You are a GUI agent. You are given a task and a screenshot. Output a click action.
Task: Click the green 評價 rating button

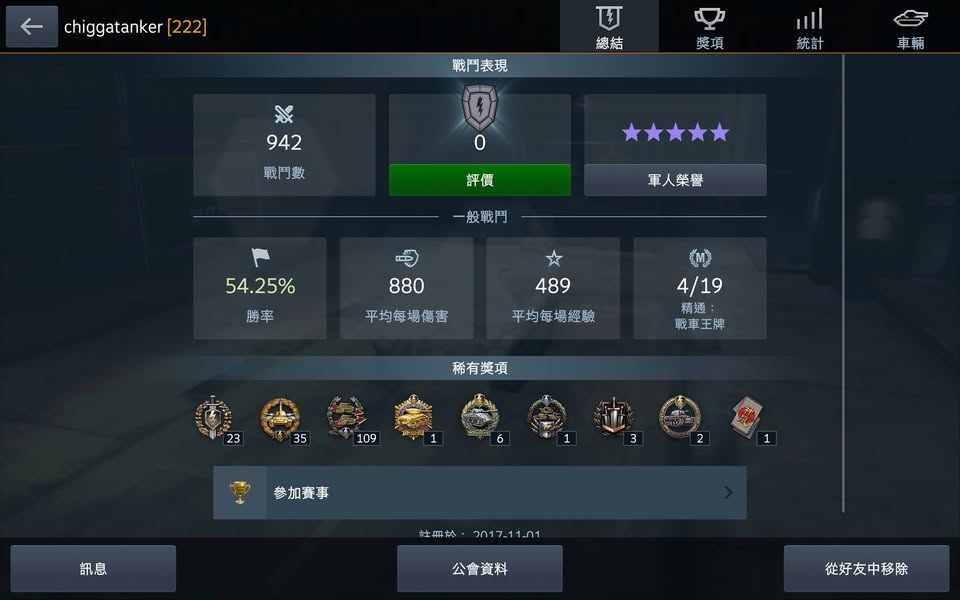(x=480, y=180)
